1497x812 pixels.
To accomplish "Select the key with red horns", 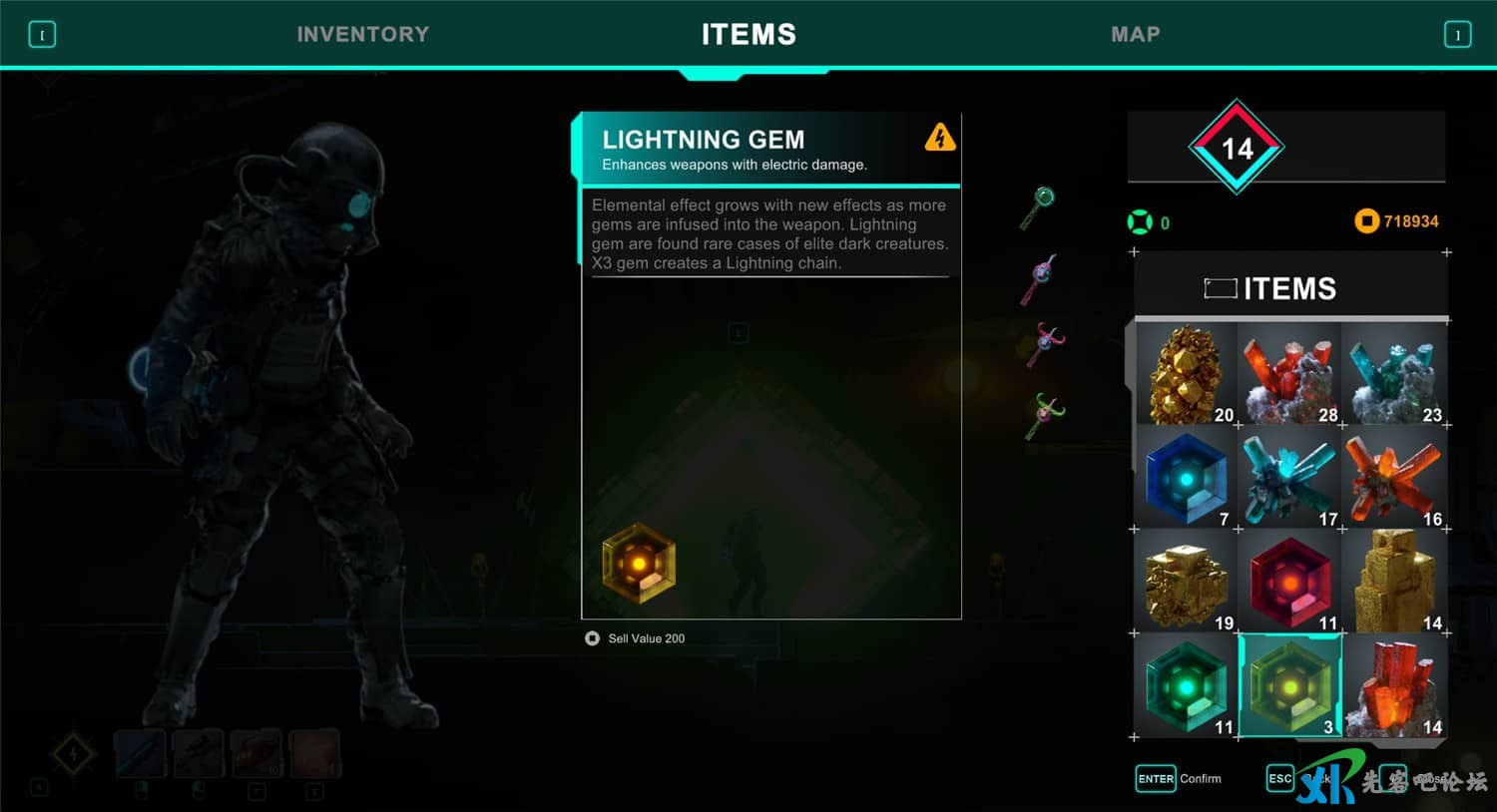I will click(1045, 344).
